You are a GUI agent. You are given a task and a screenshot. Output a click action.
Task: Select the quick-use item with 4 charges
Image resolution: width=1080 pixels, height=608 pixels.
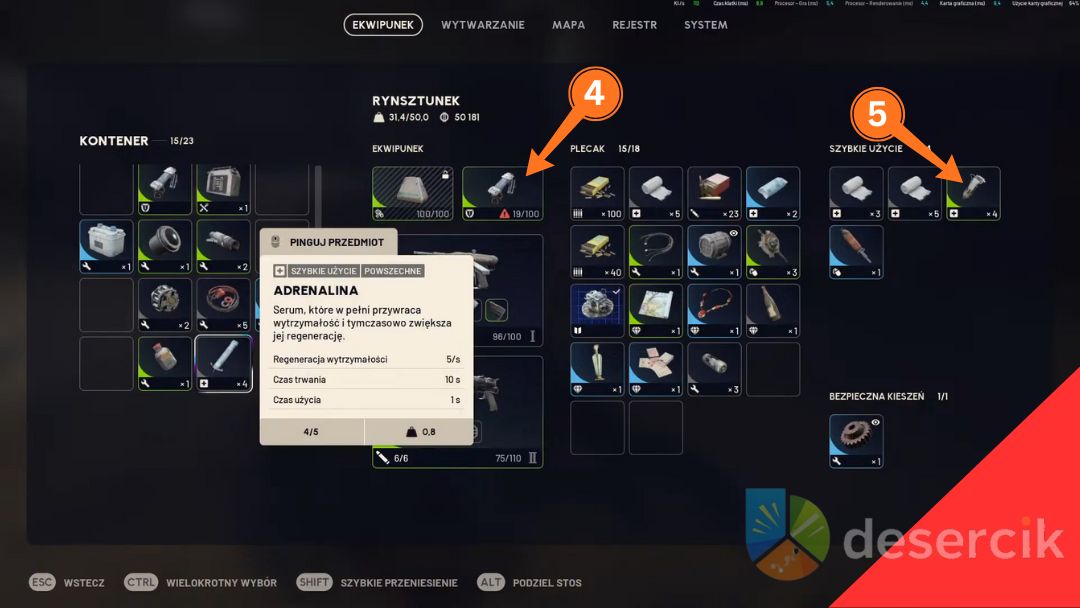[x=973, y=194]
